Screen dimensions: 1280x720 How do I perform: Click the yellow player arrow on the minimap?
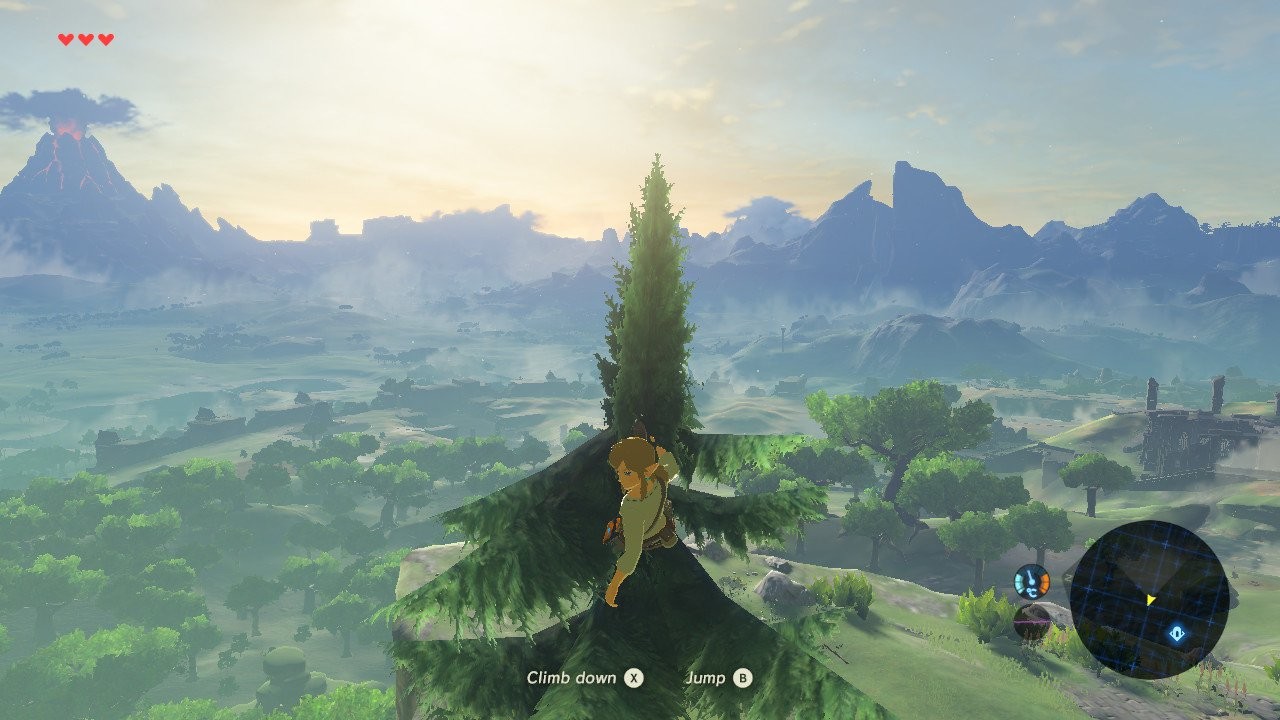pos(1151,599)
